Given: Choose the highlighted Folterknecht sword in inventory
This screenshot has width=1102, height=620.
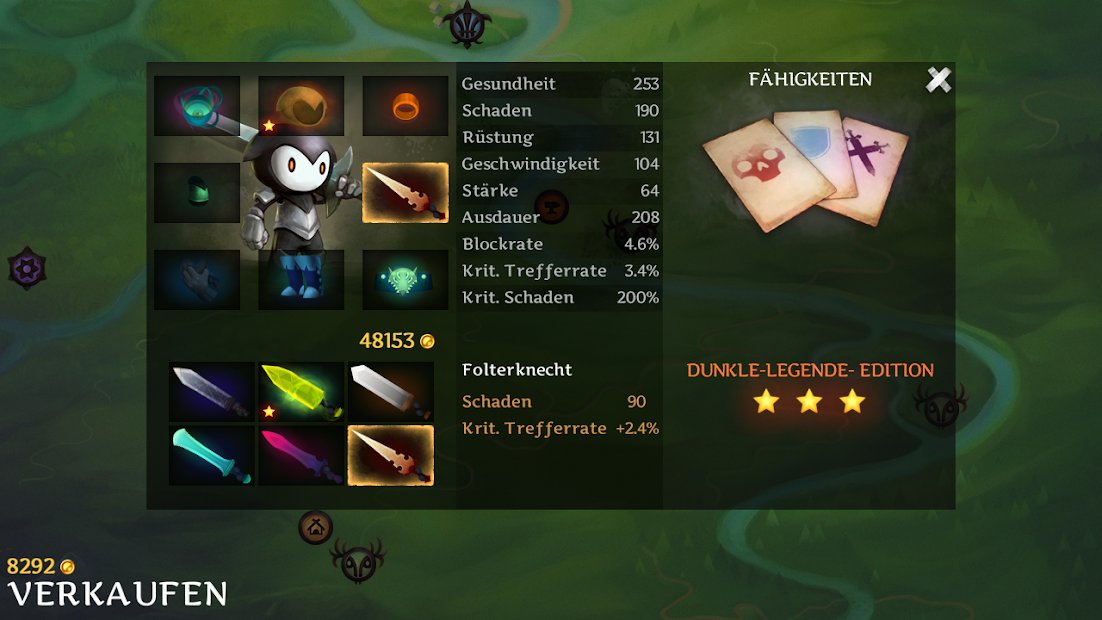Looking at the screenshot, I should tap(391, 456).
